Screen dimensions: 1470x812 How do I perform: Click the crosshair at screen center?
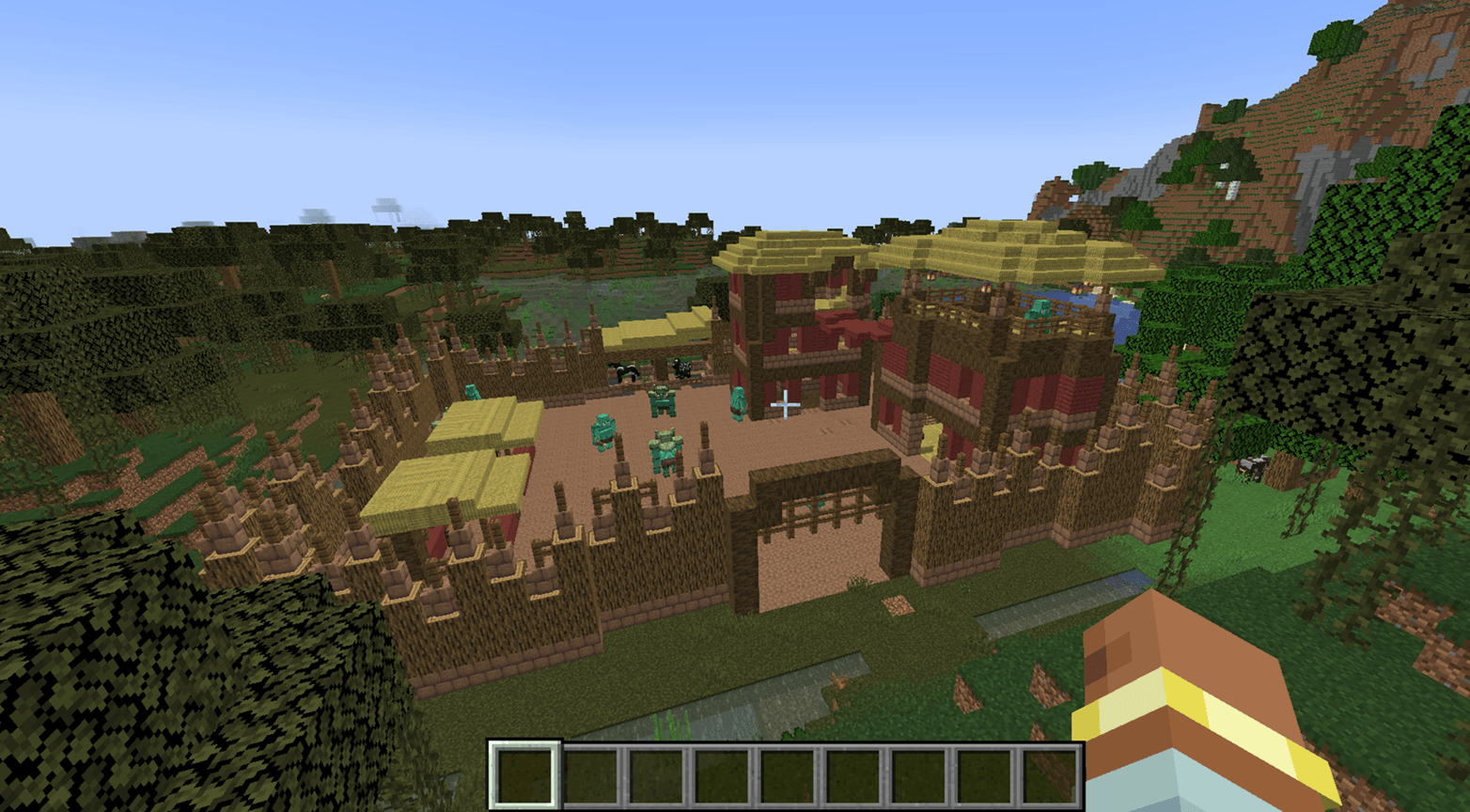click(786, 404)
